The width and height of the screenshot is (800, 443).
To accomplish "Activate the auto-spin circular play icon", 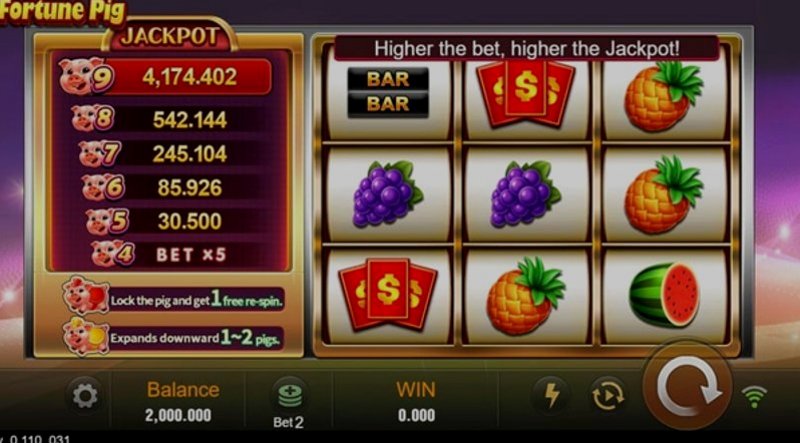I will pyautogui.click(x=607, y=396).
